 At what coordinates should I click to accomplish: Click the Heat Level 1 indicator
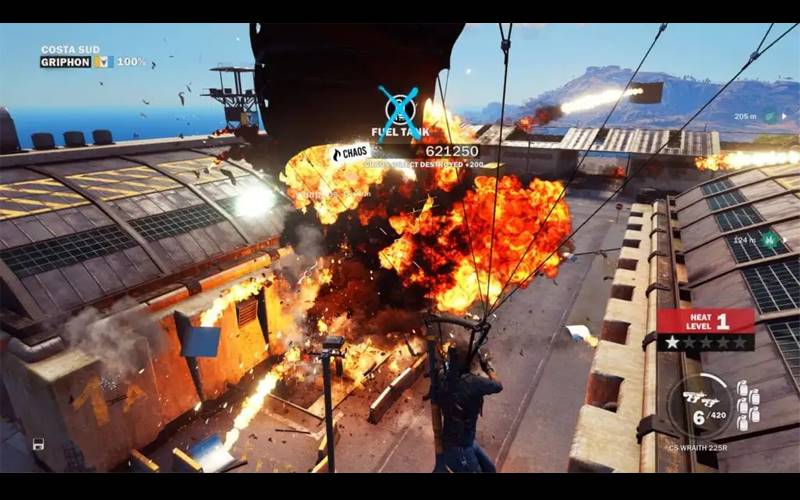pos(706,321)
